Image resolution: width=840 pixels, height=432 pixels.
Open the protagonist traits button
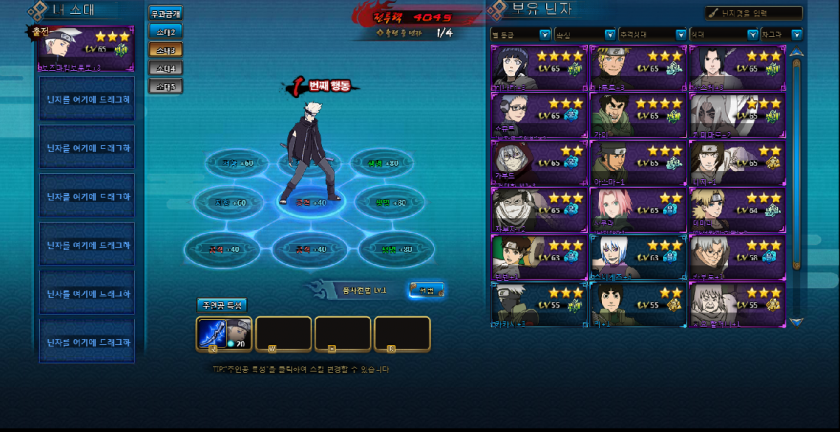[220, 304]
